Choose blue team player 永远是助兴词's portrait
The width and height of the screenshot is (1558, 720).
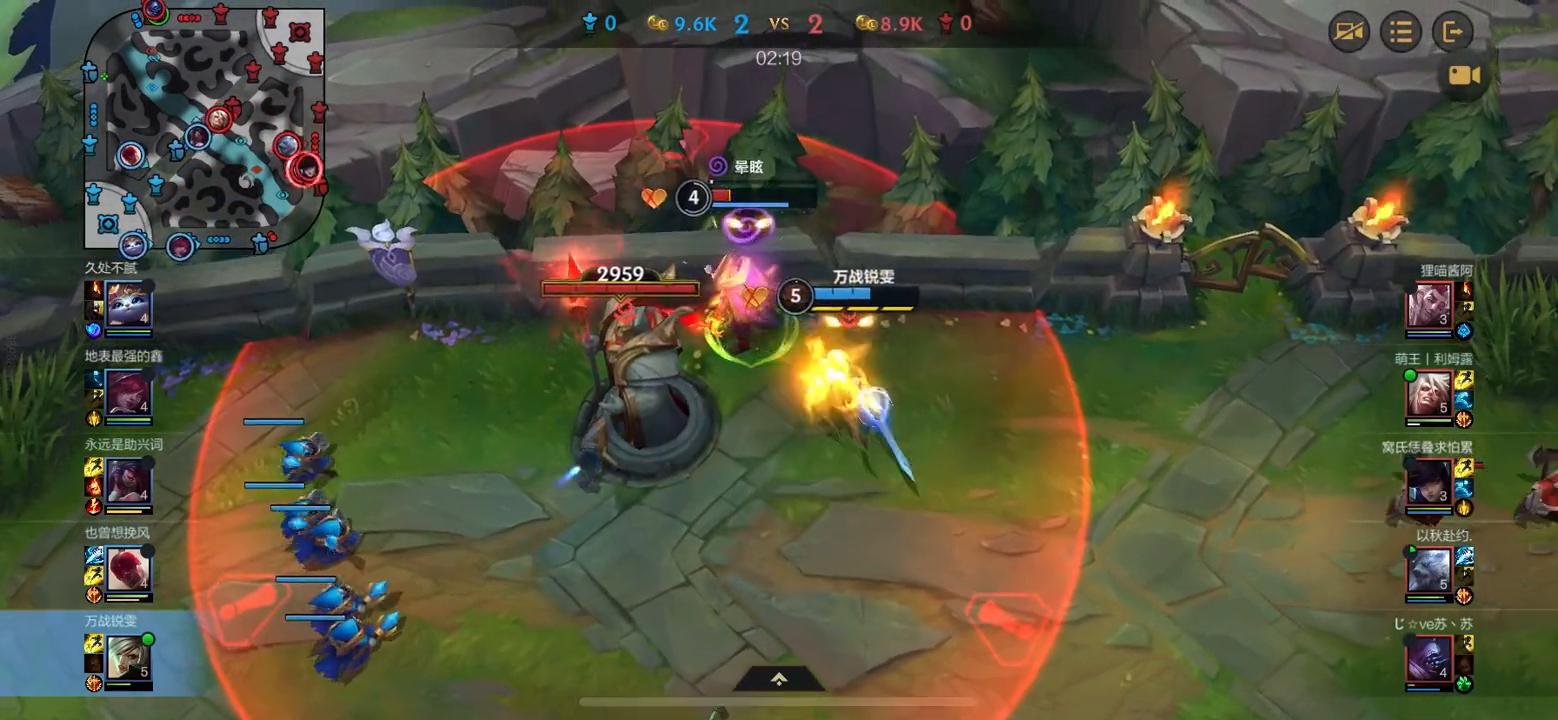pos(129,480)
